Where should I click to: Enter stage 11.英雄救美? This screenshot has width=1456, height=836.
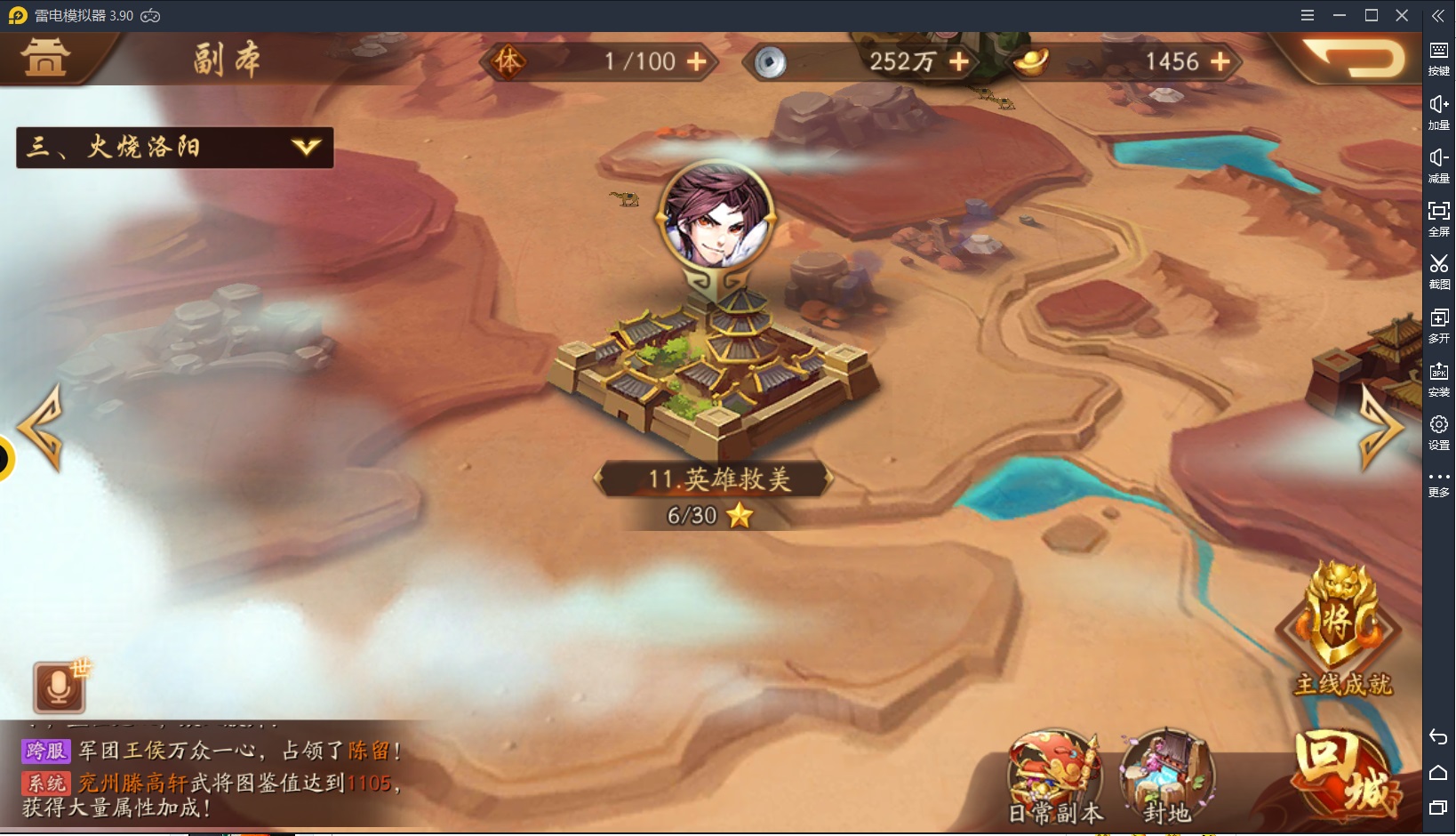[x=715, y=374]
